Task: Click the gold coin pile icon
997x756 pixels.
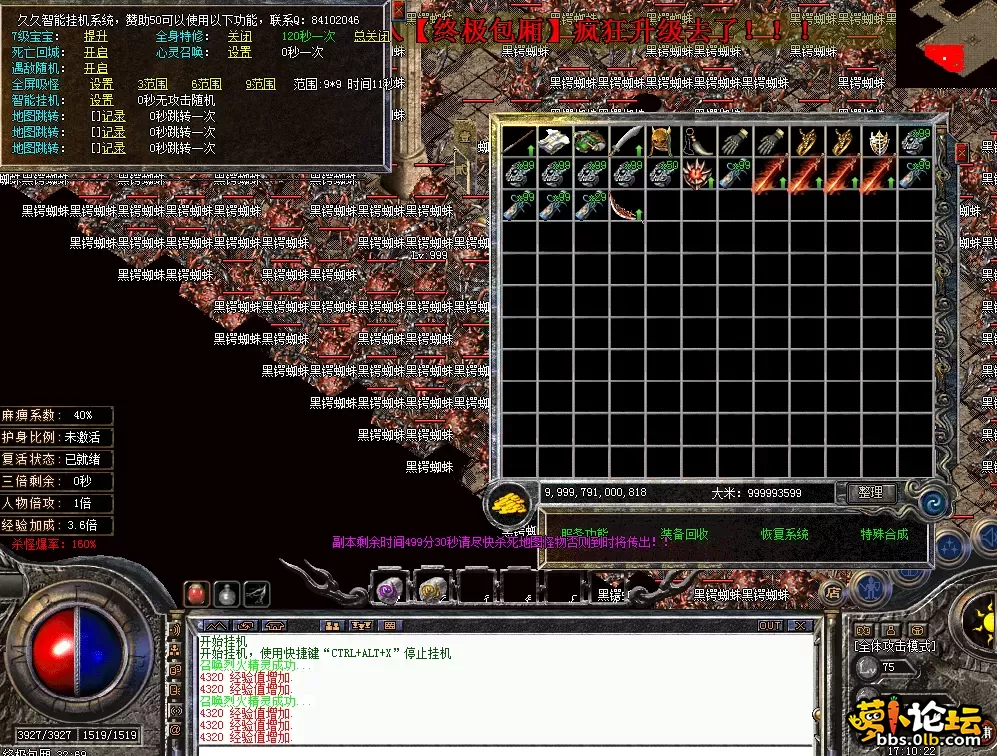Action: pyautogui.click(x=510, y=503)
